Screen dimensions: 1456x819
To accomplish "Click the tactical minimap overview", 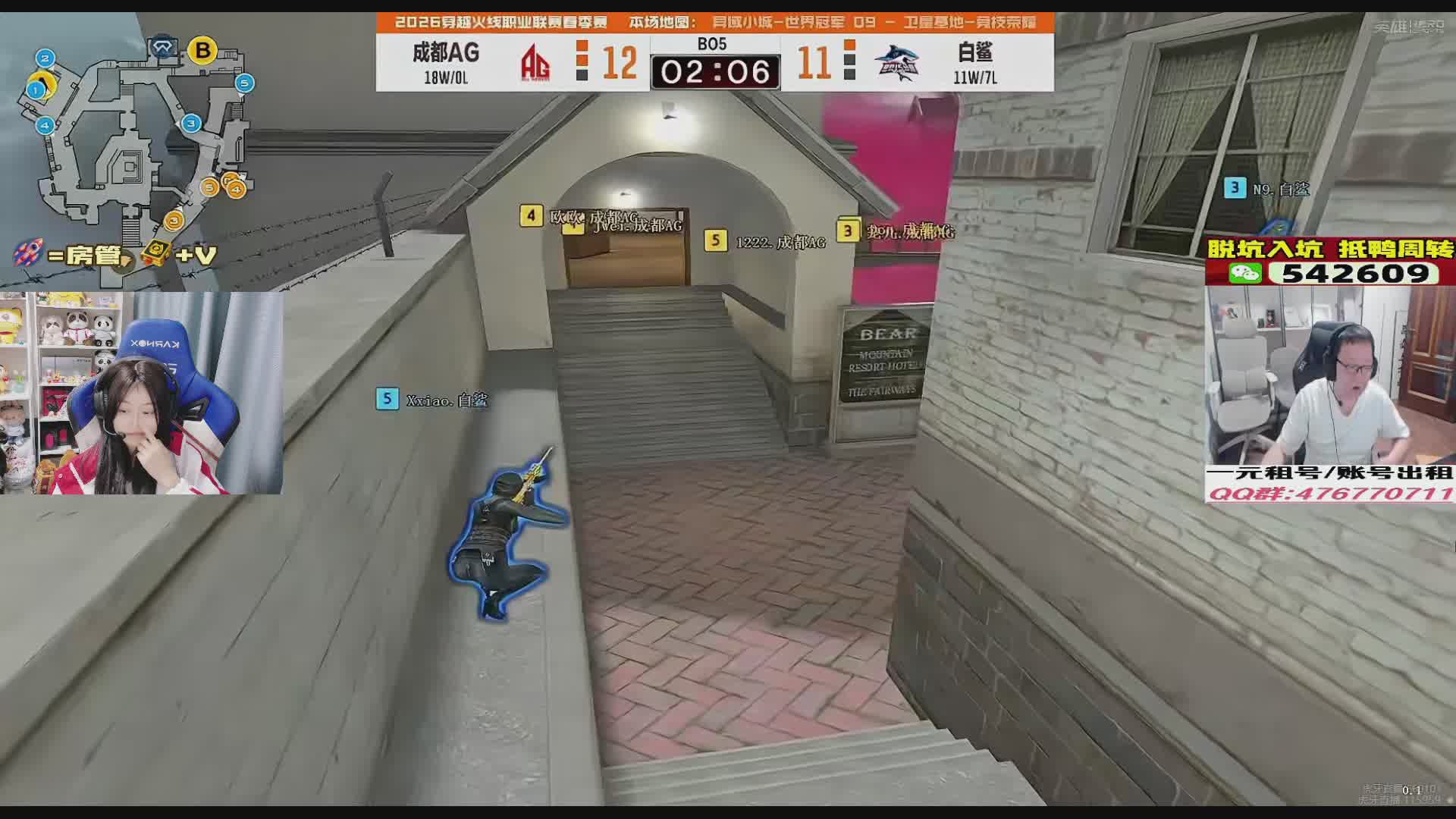I will click(129, 144).
